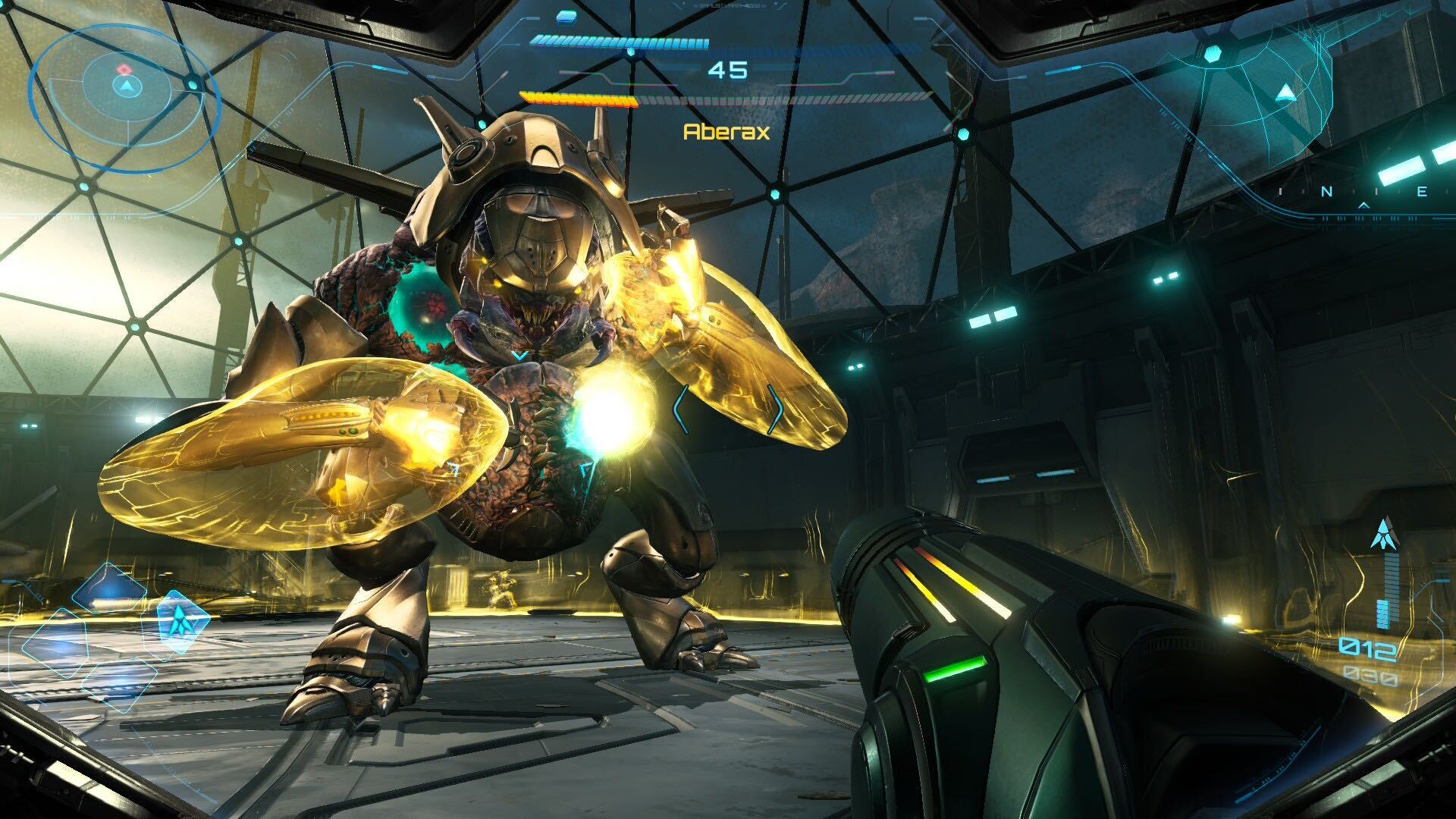
Task: Click the circular enemy radar
Action: click(x=125, y=86)
